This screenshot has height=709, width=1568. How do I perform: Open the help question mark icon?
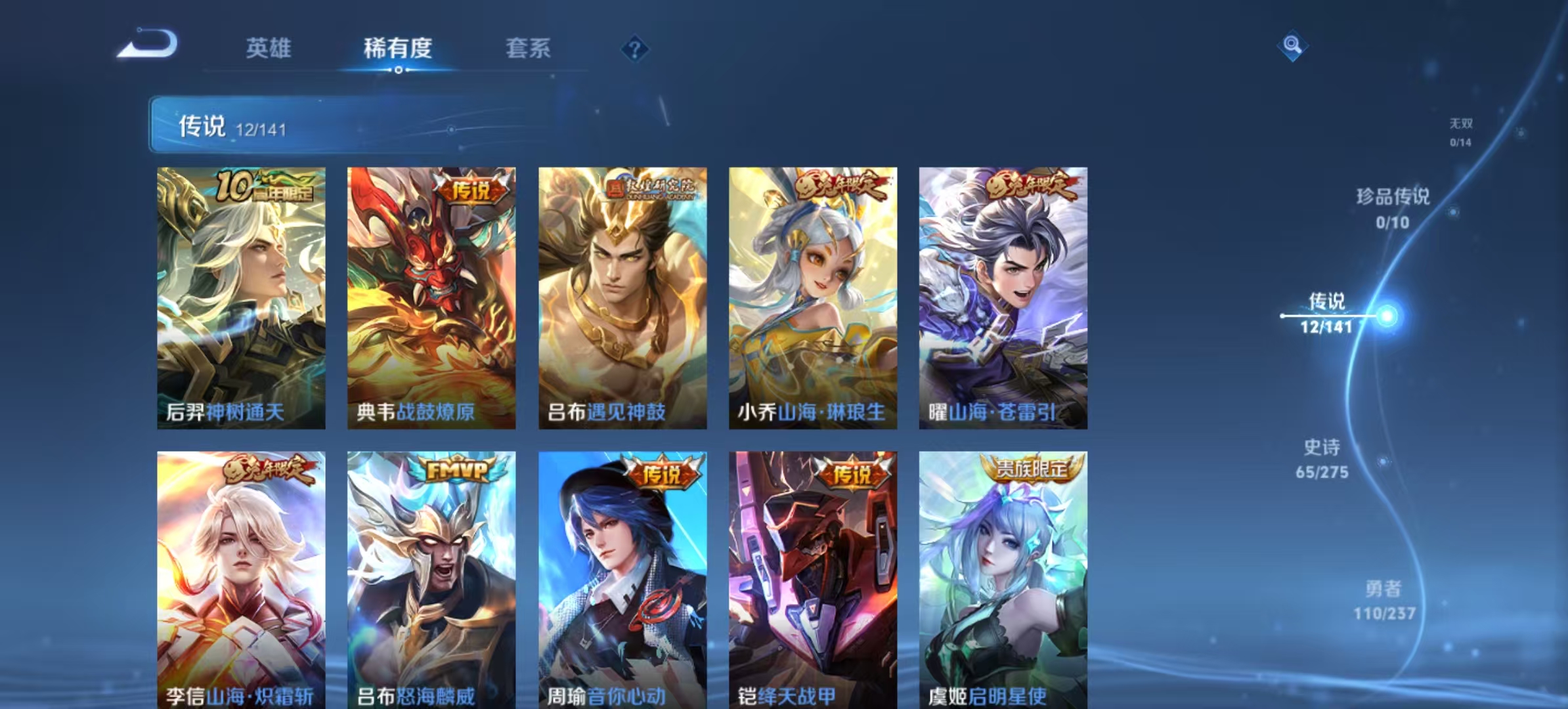click(x=634, y=47)
